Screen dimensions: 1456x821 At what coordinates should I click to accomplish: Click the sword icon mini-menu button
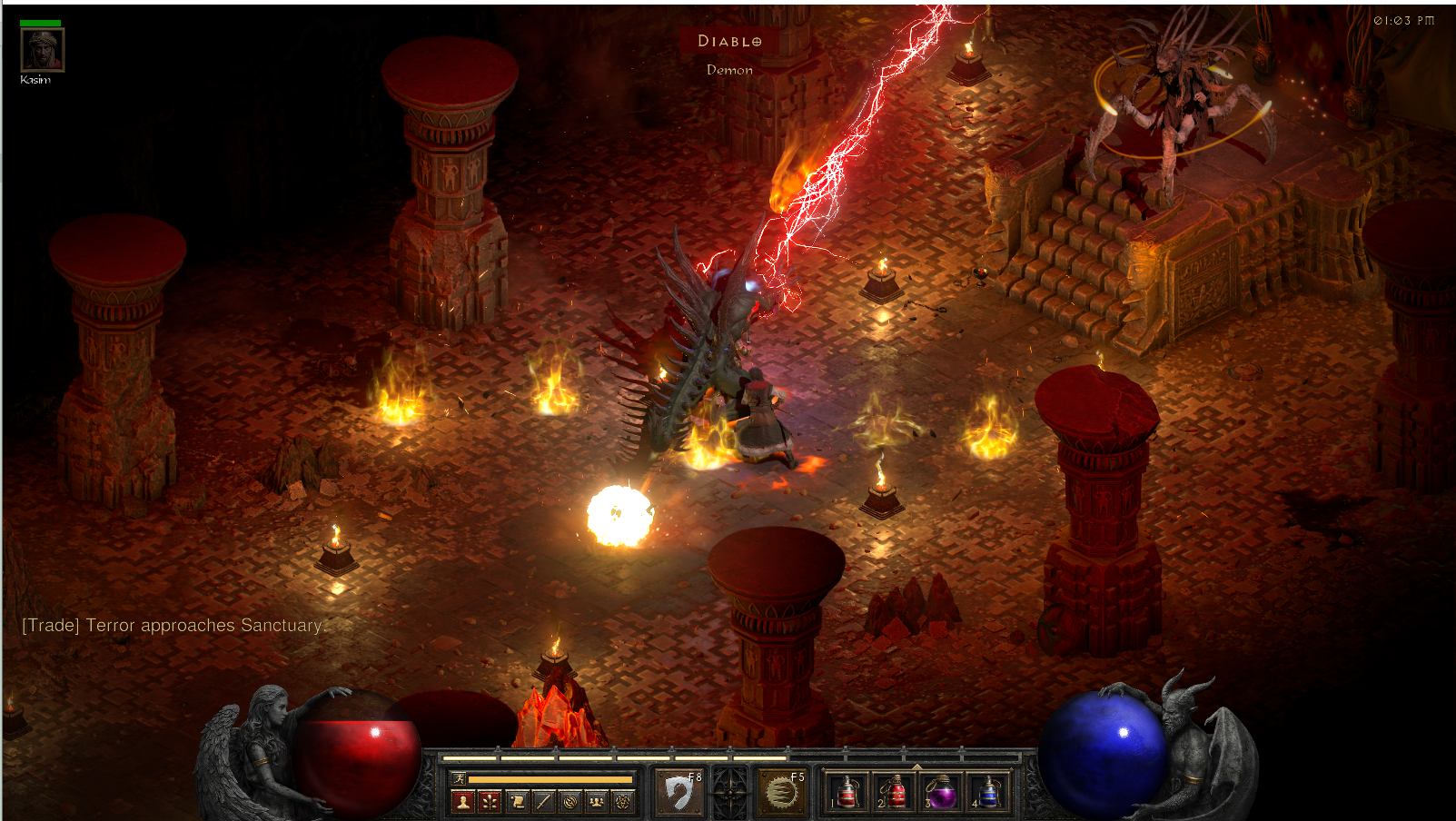pyautogui.click(x=543, y=801)
